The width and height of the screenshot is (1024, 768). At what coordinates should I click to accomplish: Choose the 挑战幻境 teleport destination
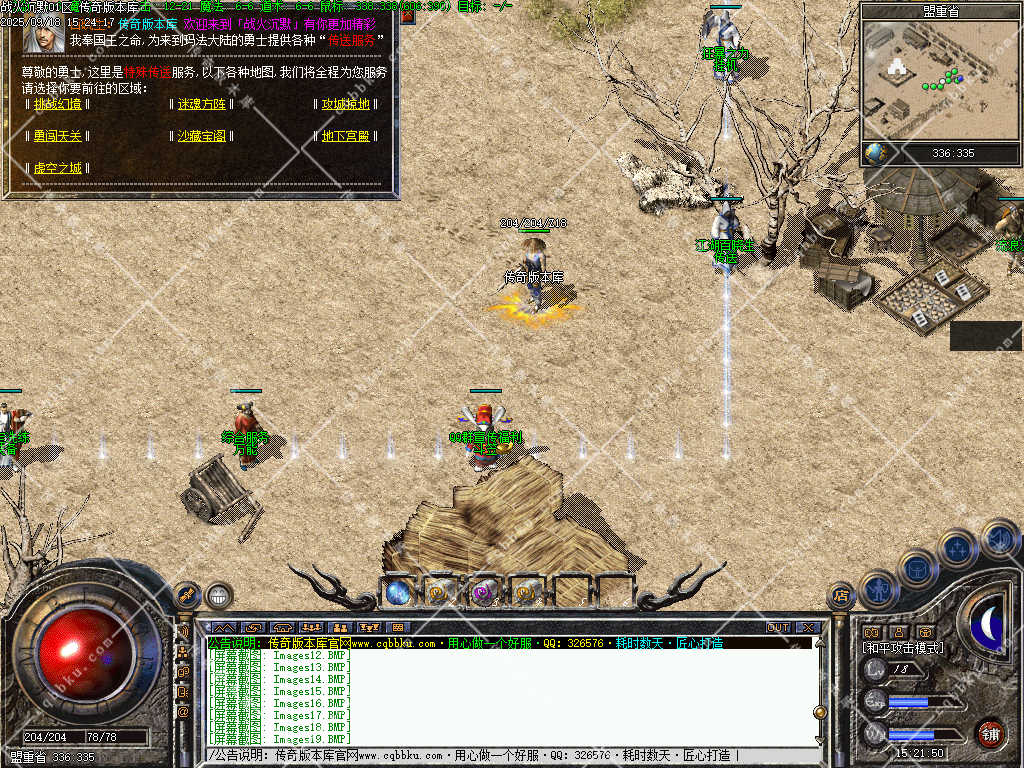point(57,104)
